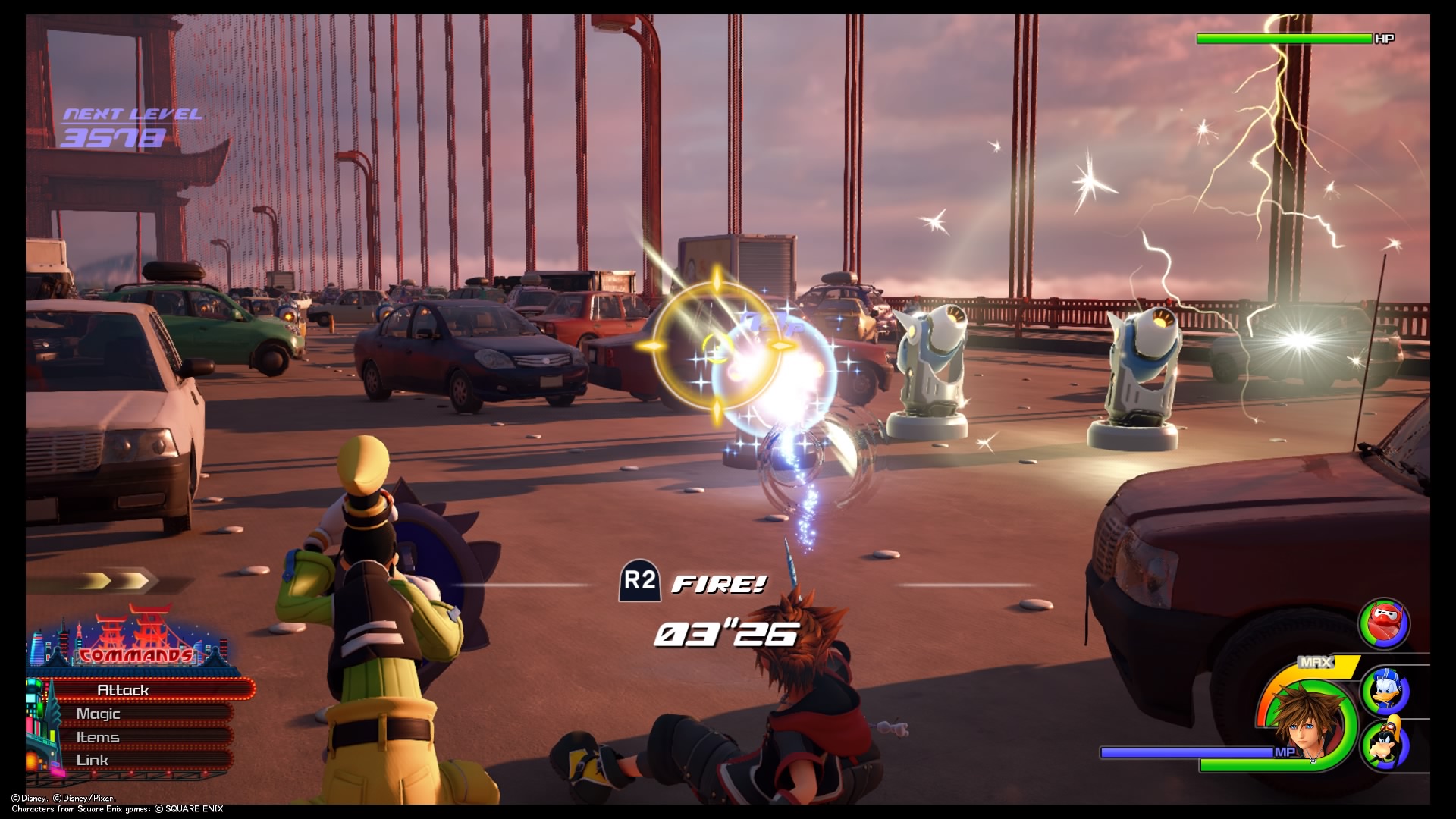Click the situation command arrow indicator
Screen dimensions: 1456x819
114,580
